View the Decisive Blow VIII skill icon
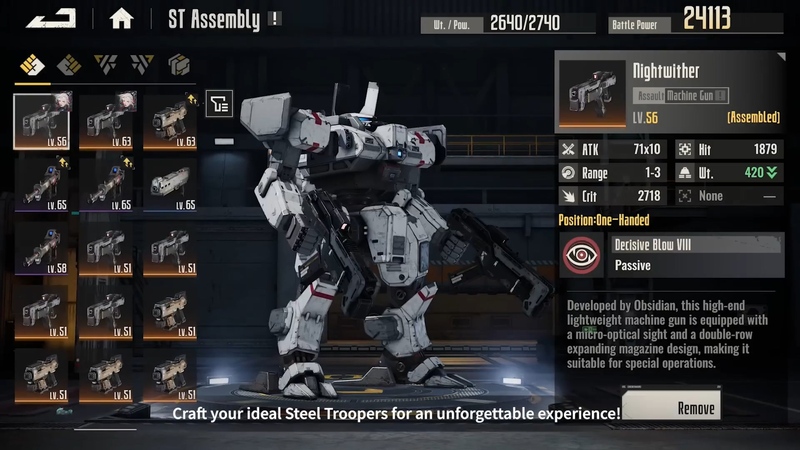 582,255
